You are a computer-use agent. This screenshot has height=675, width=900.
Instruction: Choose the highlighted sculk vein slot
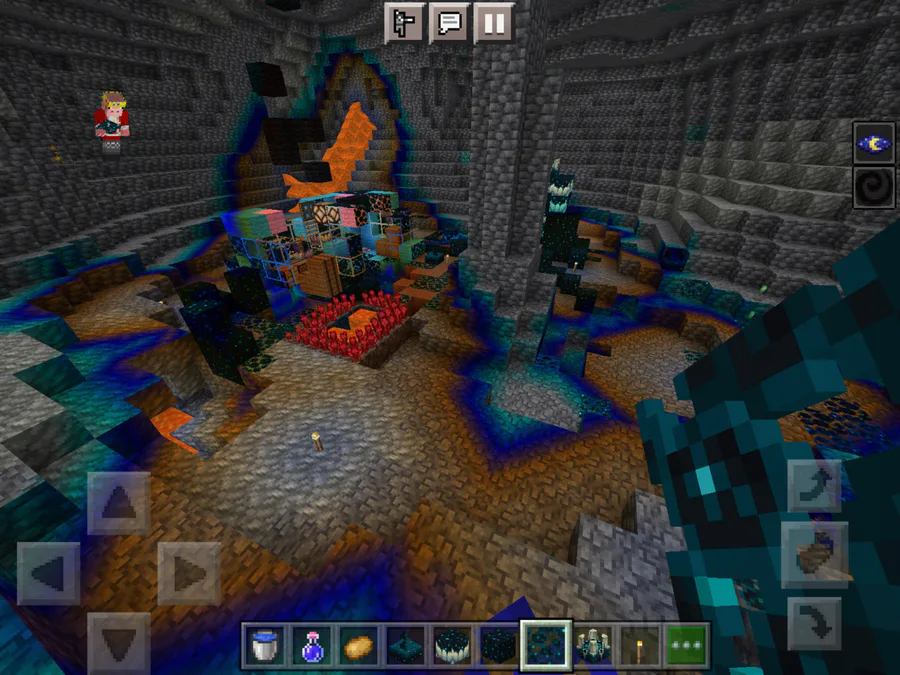[x=546, y=646]
